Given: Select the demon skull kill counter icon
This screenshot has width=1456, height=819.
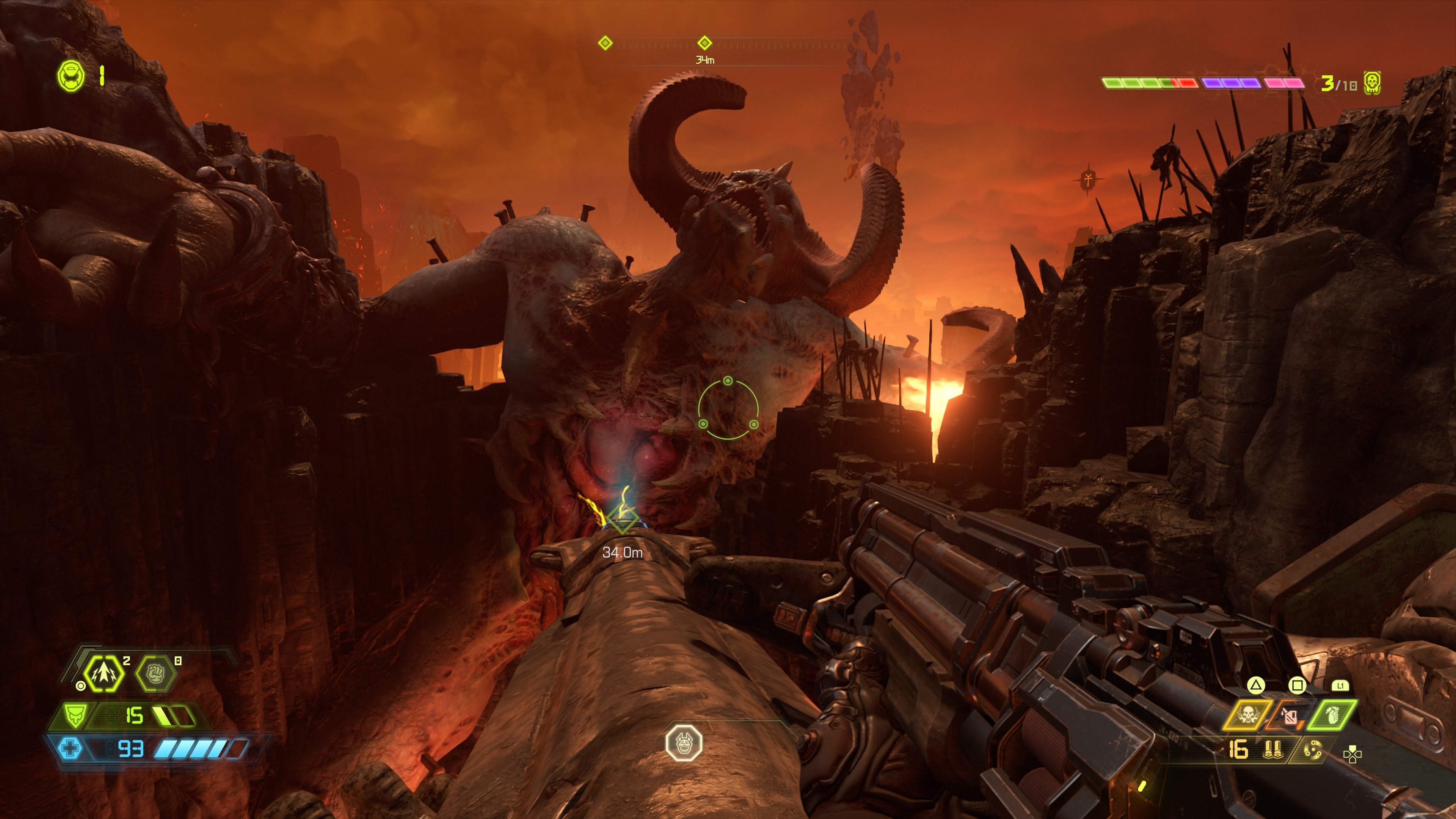Looking at the screenshot, I should 1372,84.
